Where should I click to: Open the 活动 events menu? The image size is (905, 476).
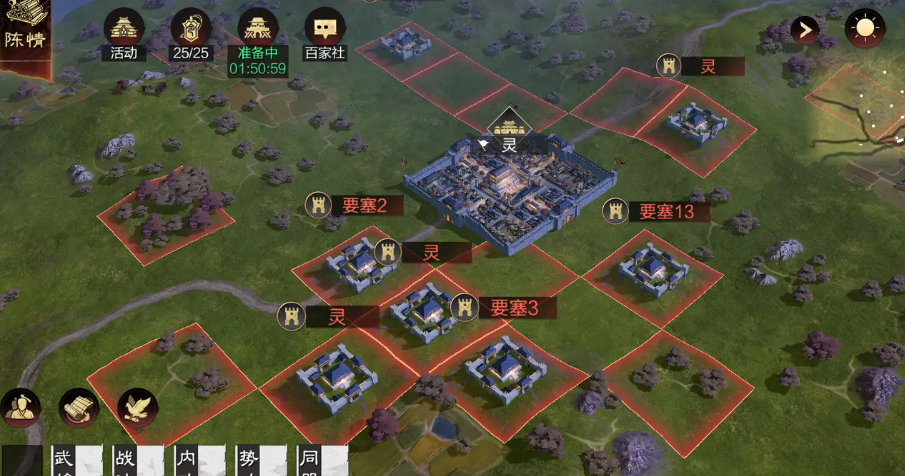124,30
